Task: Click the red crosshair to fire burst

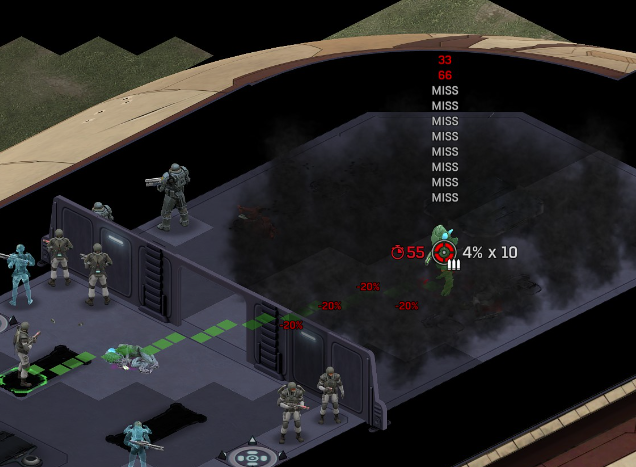Action: 443,252
